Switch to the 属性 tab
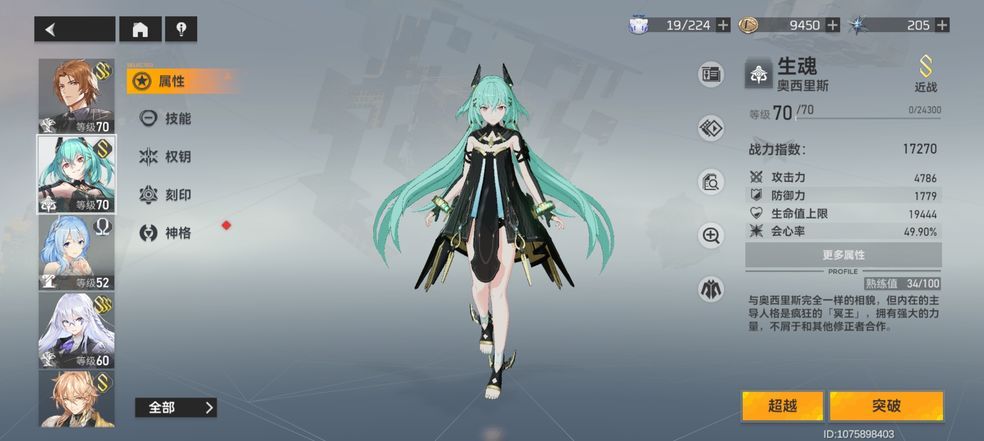Image resolution: width=984 pixels, height=441 pixels. pos(172,81)
